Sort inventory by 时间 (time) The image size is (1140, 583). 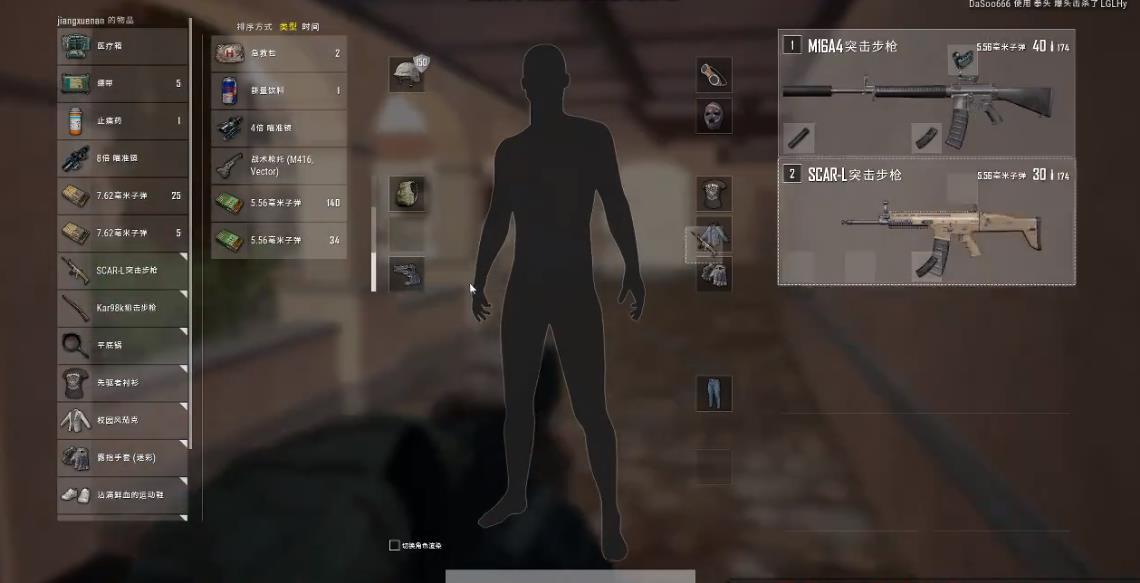(x=311, y=26)
